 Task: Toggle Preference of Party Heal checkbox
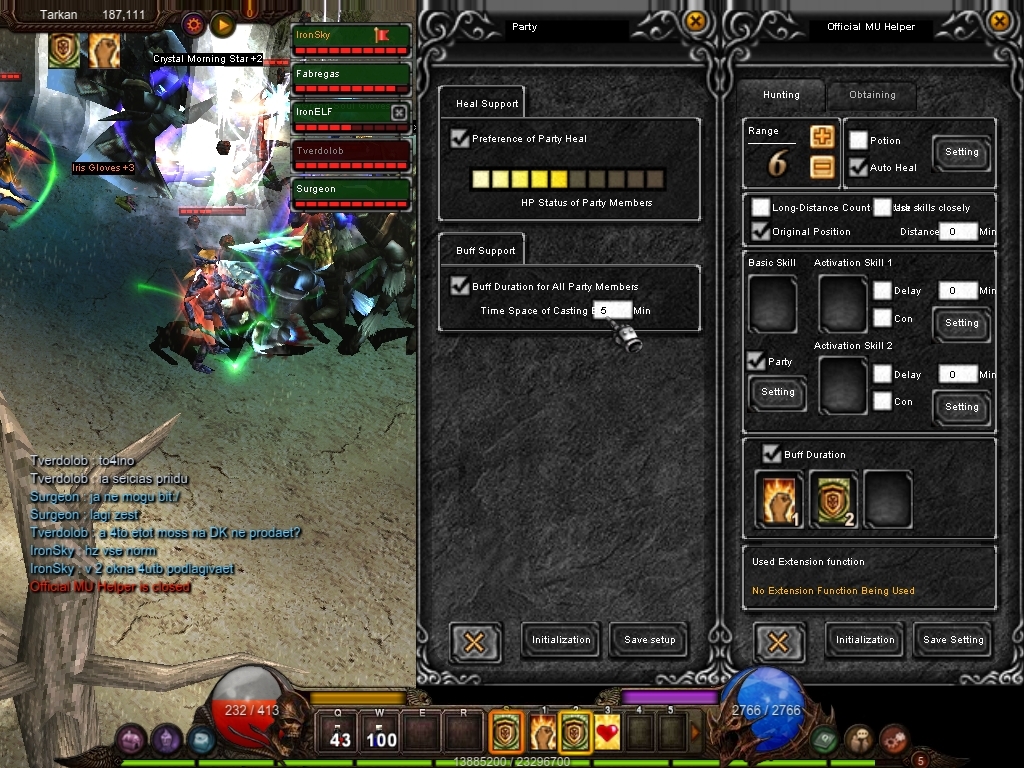[x=460, y=138]
